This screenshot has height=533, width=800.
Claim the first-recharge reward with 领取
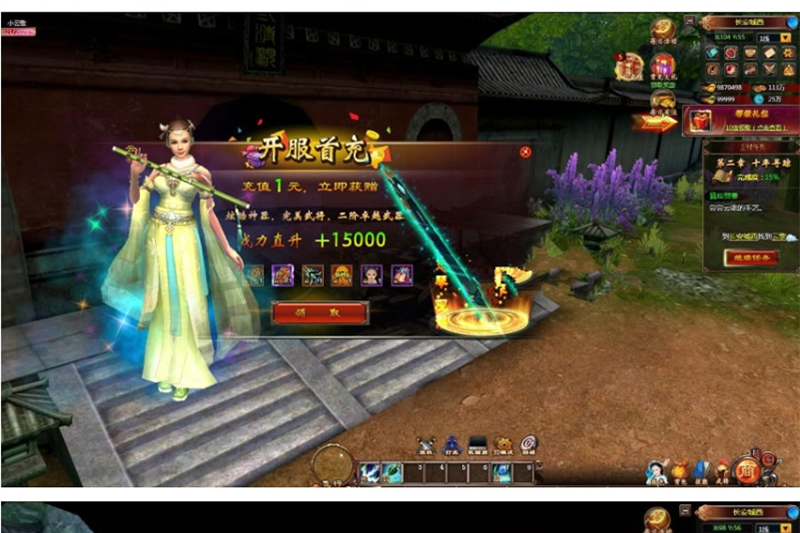coord(320,313)
